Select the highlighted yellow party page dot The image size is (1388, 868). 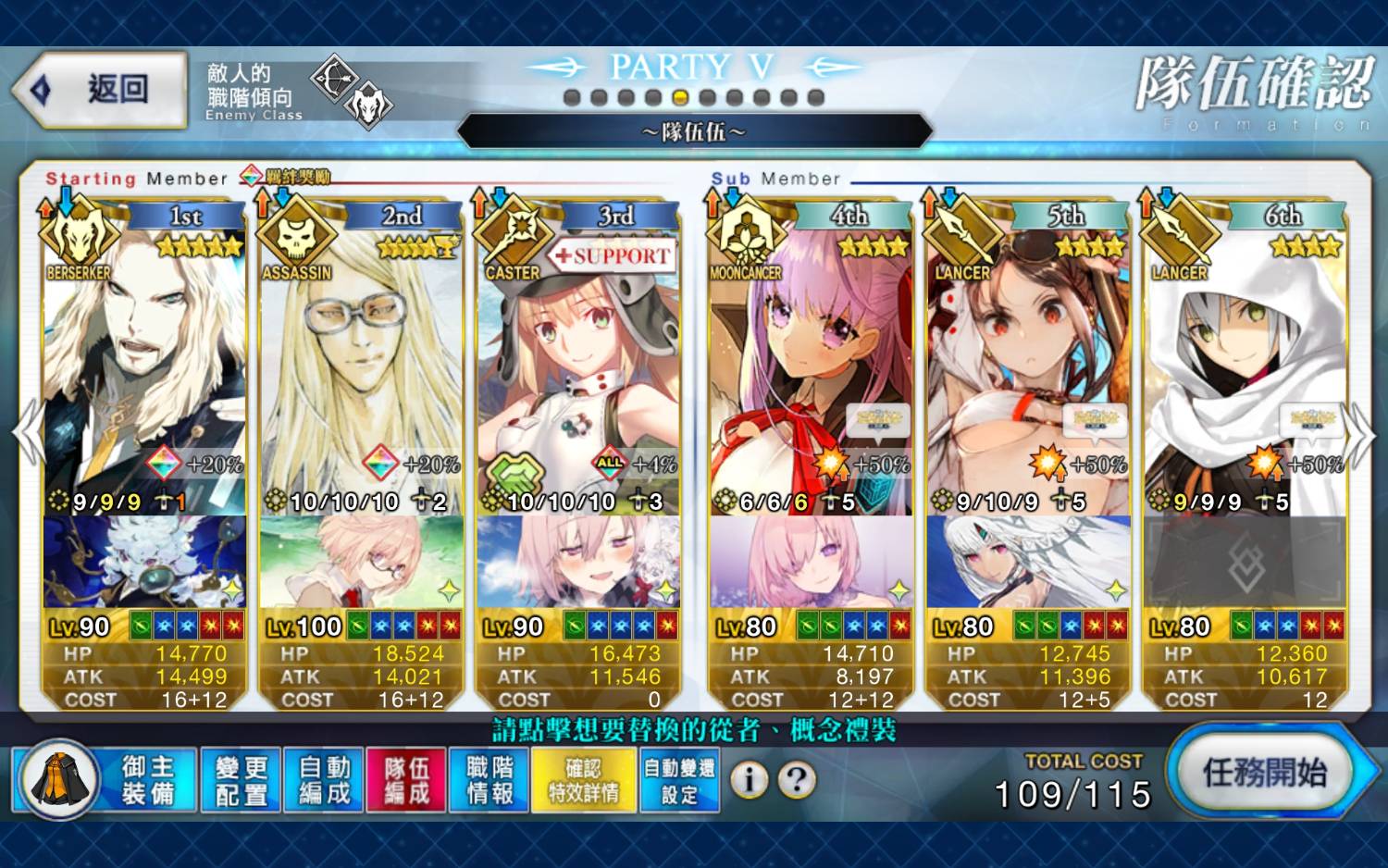tap(680, 97)
